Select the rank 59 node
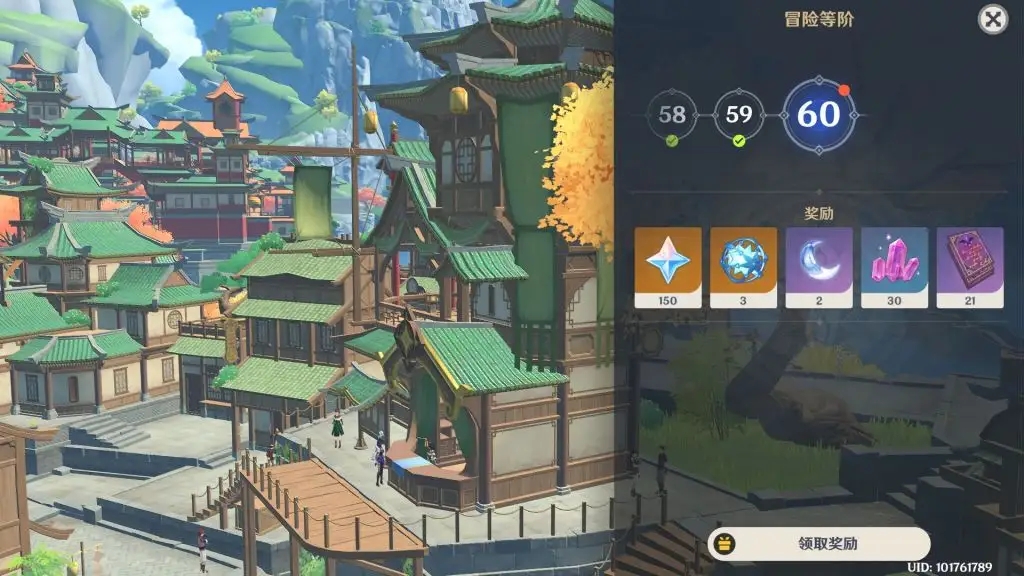Viewport: 1024px width, 576px height. click(739, 115)
